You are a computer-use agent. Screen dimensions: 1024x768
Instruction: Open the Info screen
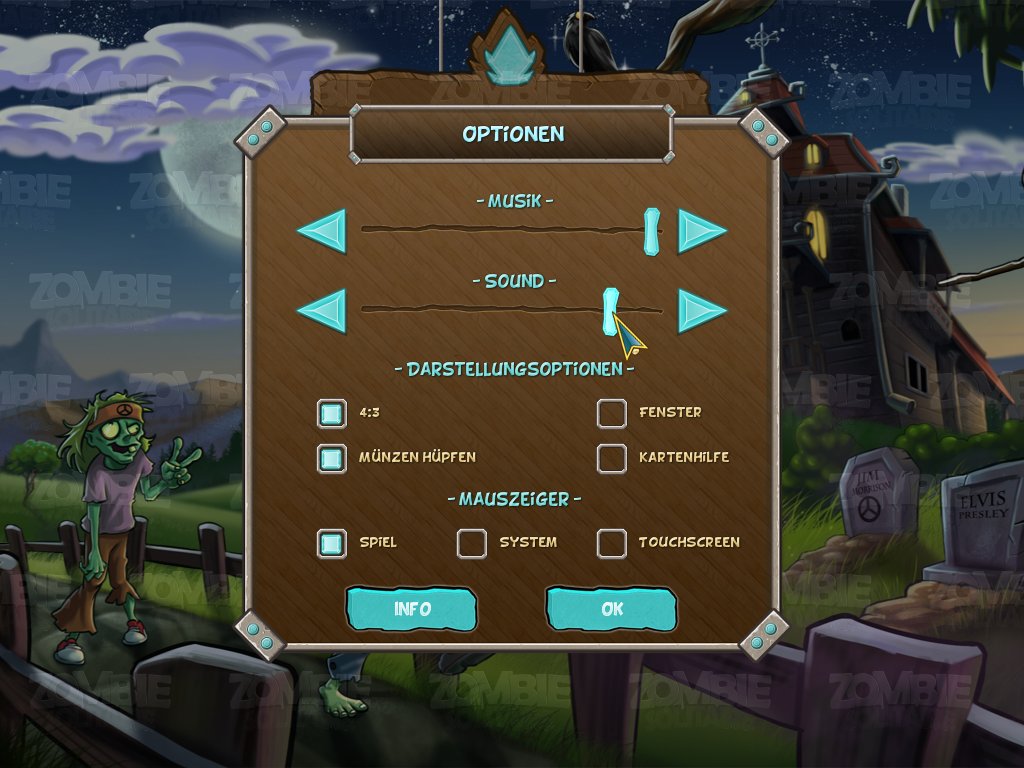tap(412, 609)
